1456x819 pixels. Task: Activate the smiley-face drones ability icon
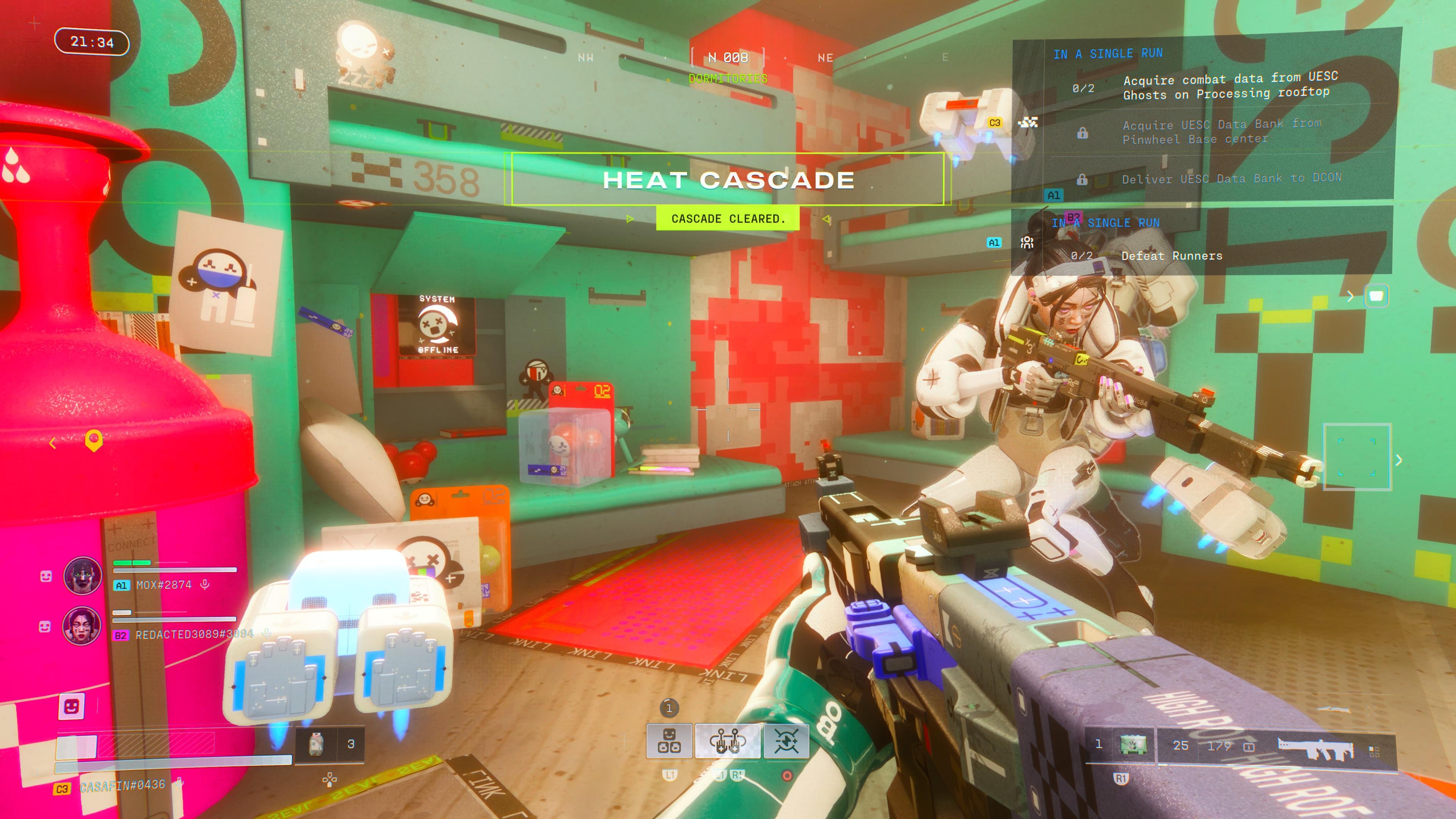(669, 741)
